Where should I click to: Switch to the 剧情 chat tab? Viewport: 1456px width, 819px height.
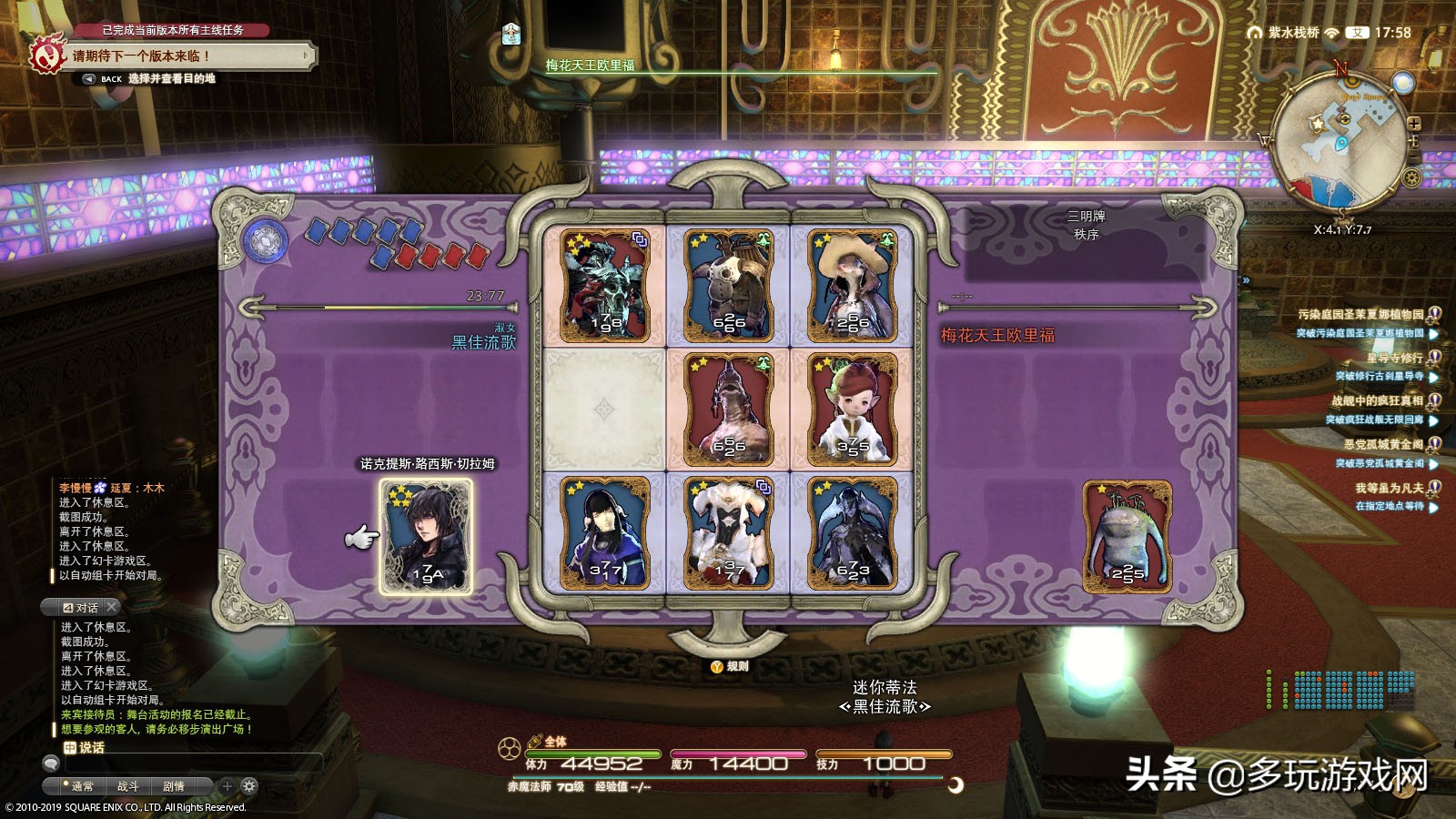(x=174, y=786)
